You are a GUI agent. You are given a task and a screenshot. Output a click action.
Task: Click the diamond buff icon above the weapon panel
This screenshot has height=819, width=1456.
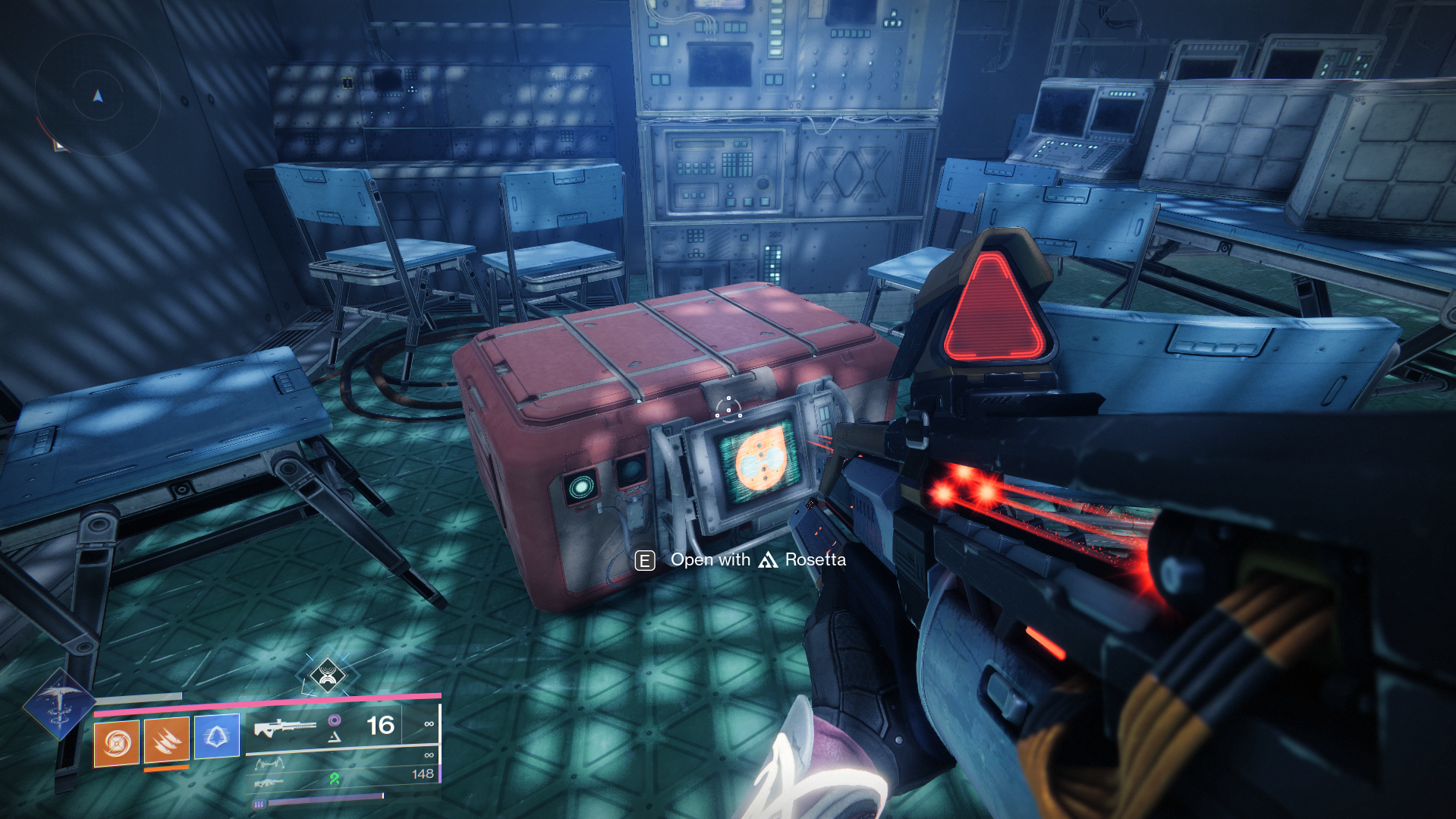click(328, 674)
